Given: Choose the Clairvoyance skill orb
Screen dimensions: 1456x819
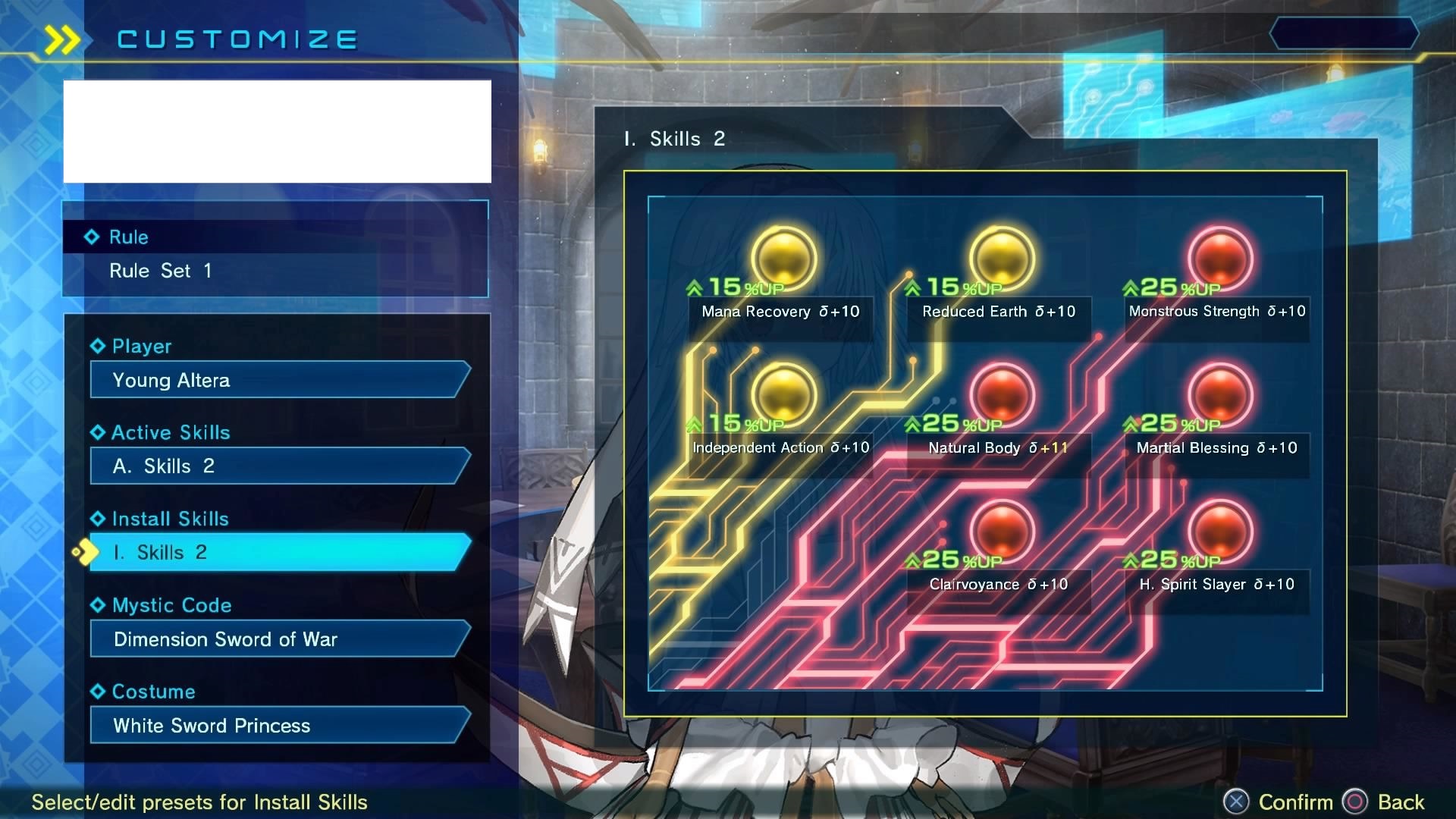Looking at the screenshot, I should click(x=1002, y=531).
